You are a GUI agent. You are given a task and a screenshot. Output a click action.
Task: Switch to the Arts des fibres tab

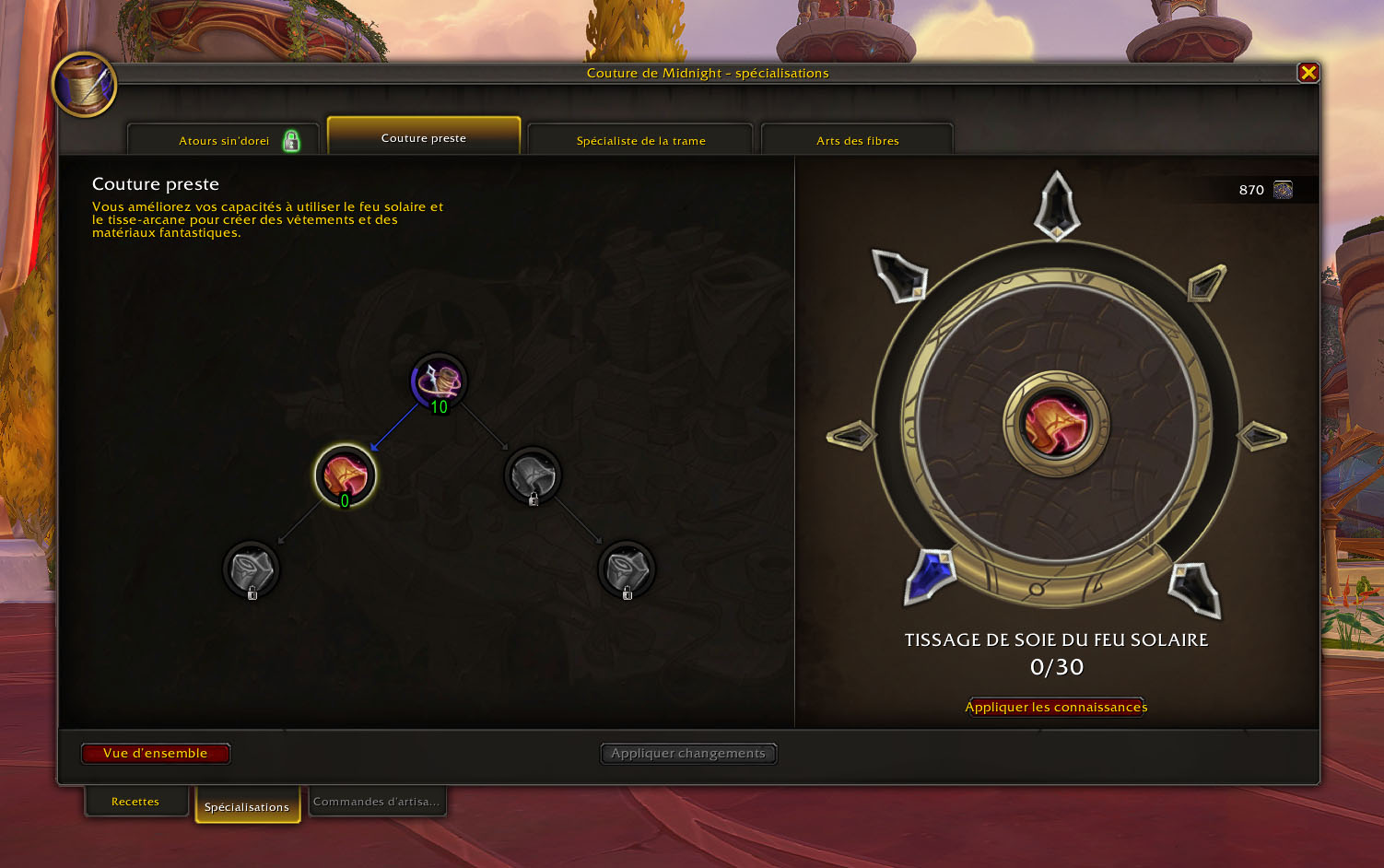point(857,141)
